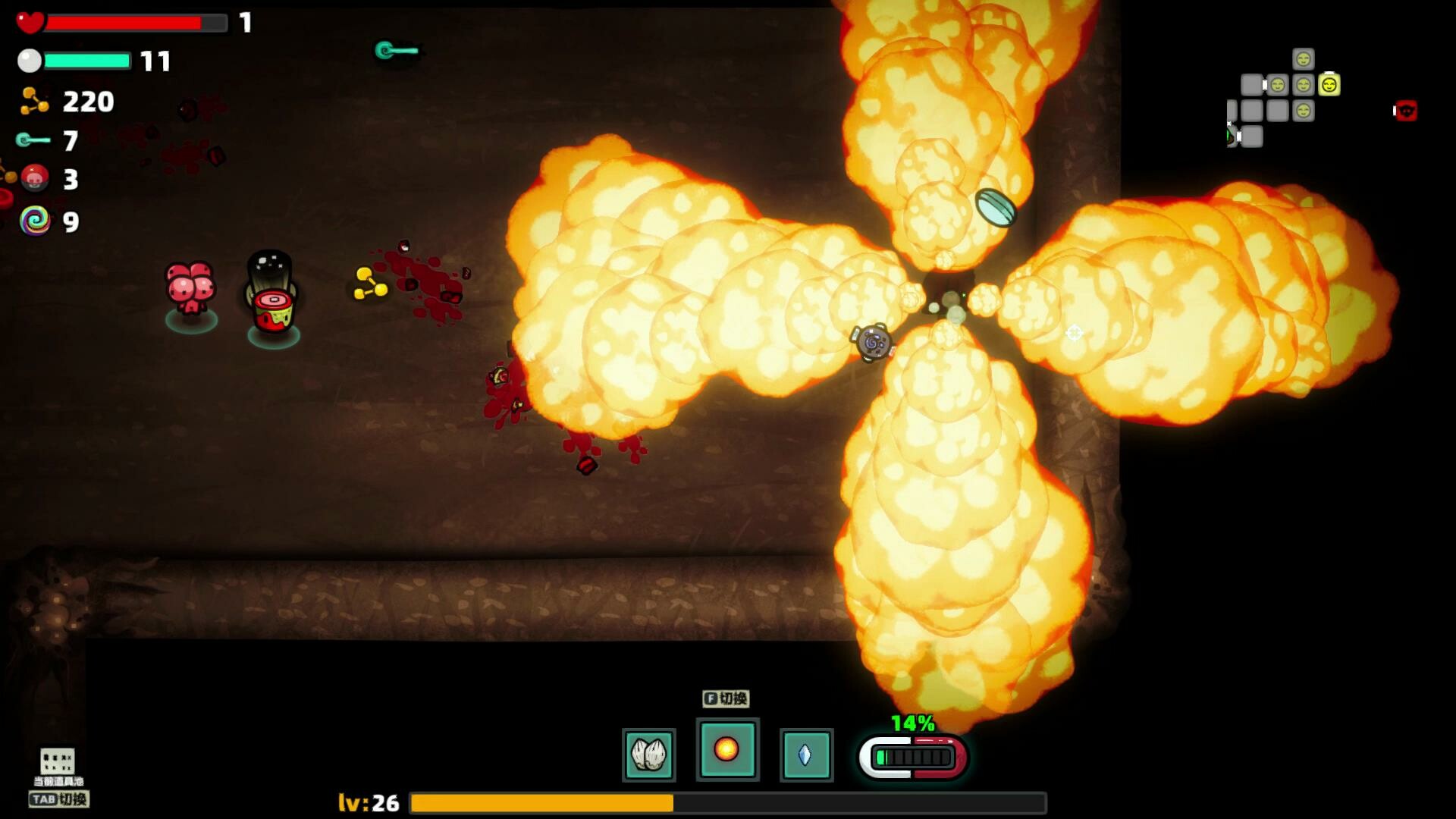Viewport: 1456px width, 819px height.
Task: Open the current item pool panel icon
Action: [x=58, y=761]
